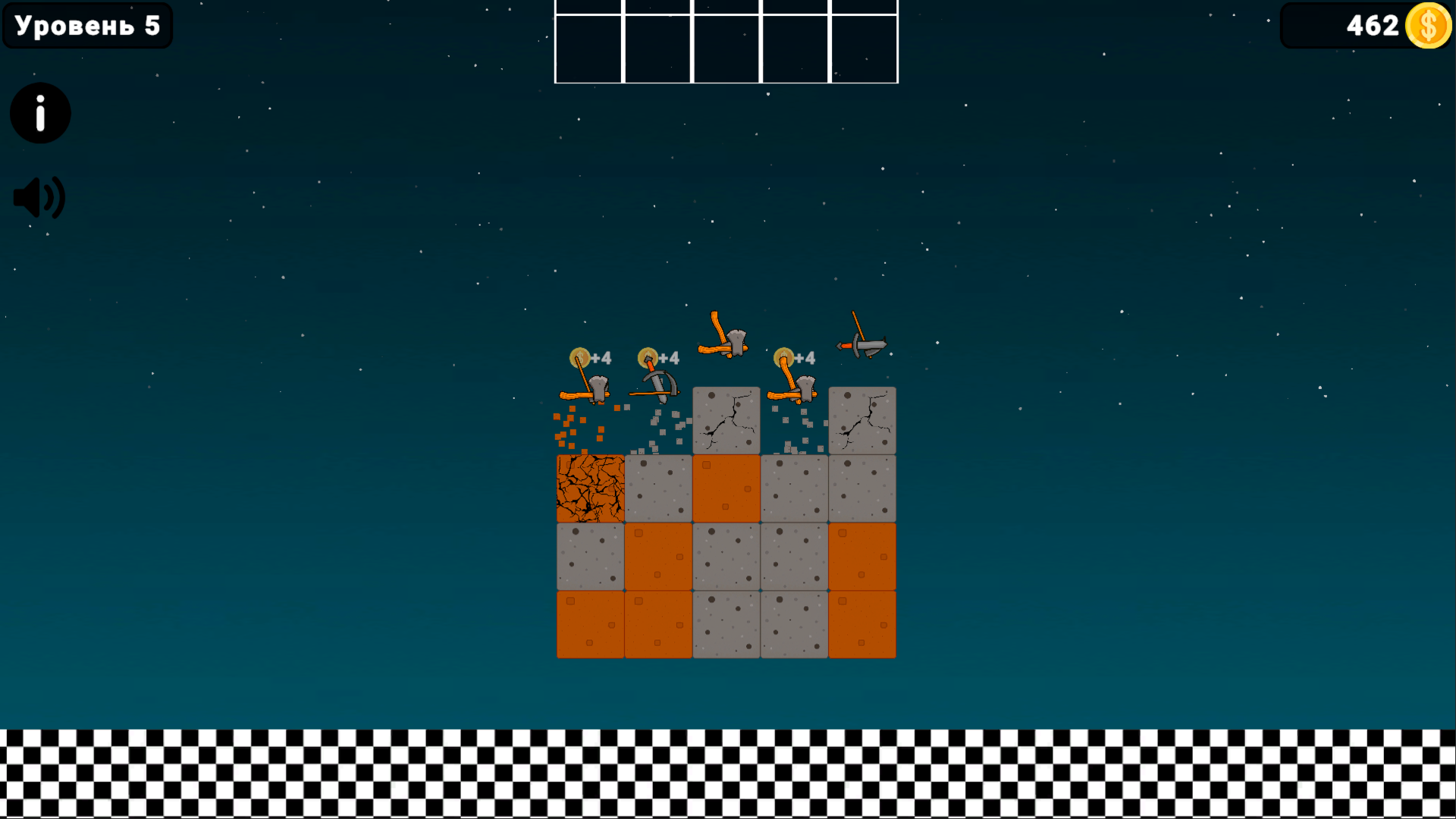Click the cracked gray block in the top row
This screenshot has width=1456, height=819.
726,421
